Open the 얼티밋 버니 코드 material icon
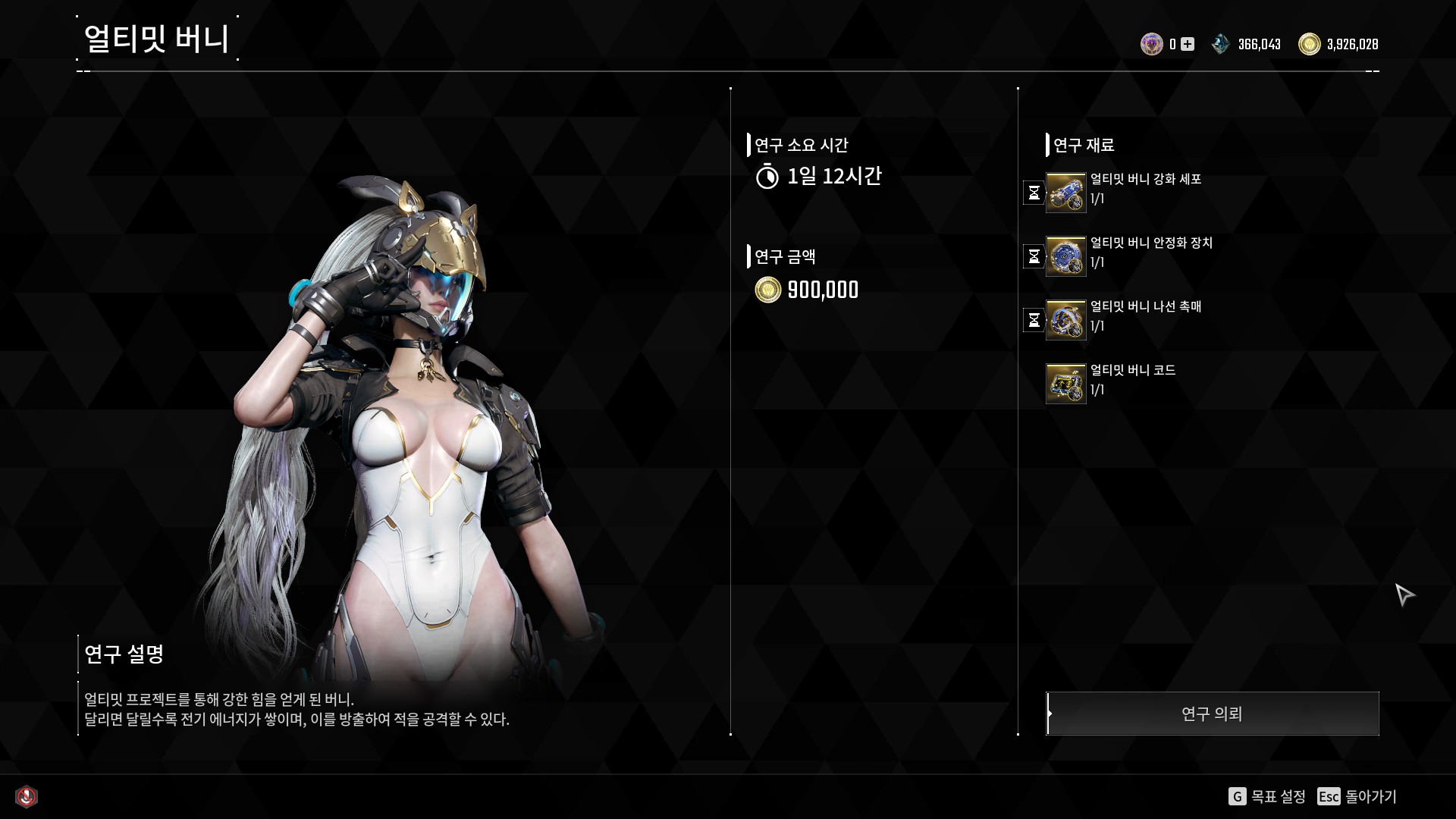The width and height of the screenshot is (1456, 819). (x=1065, y=384)
